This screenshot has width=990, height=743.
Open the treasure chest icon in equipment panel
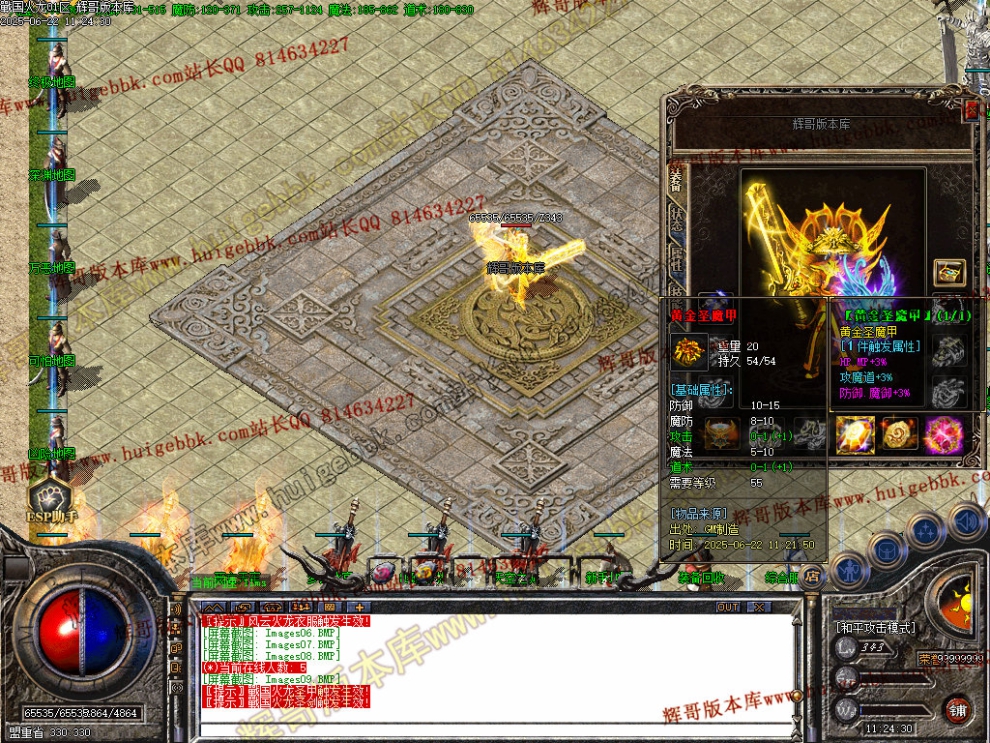click(x=949, y=272)
